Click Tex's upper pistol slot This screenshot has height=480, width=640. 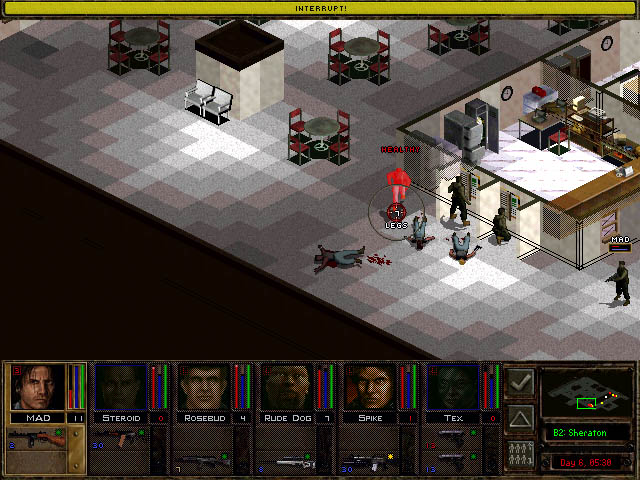point(456,437)
